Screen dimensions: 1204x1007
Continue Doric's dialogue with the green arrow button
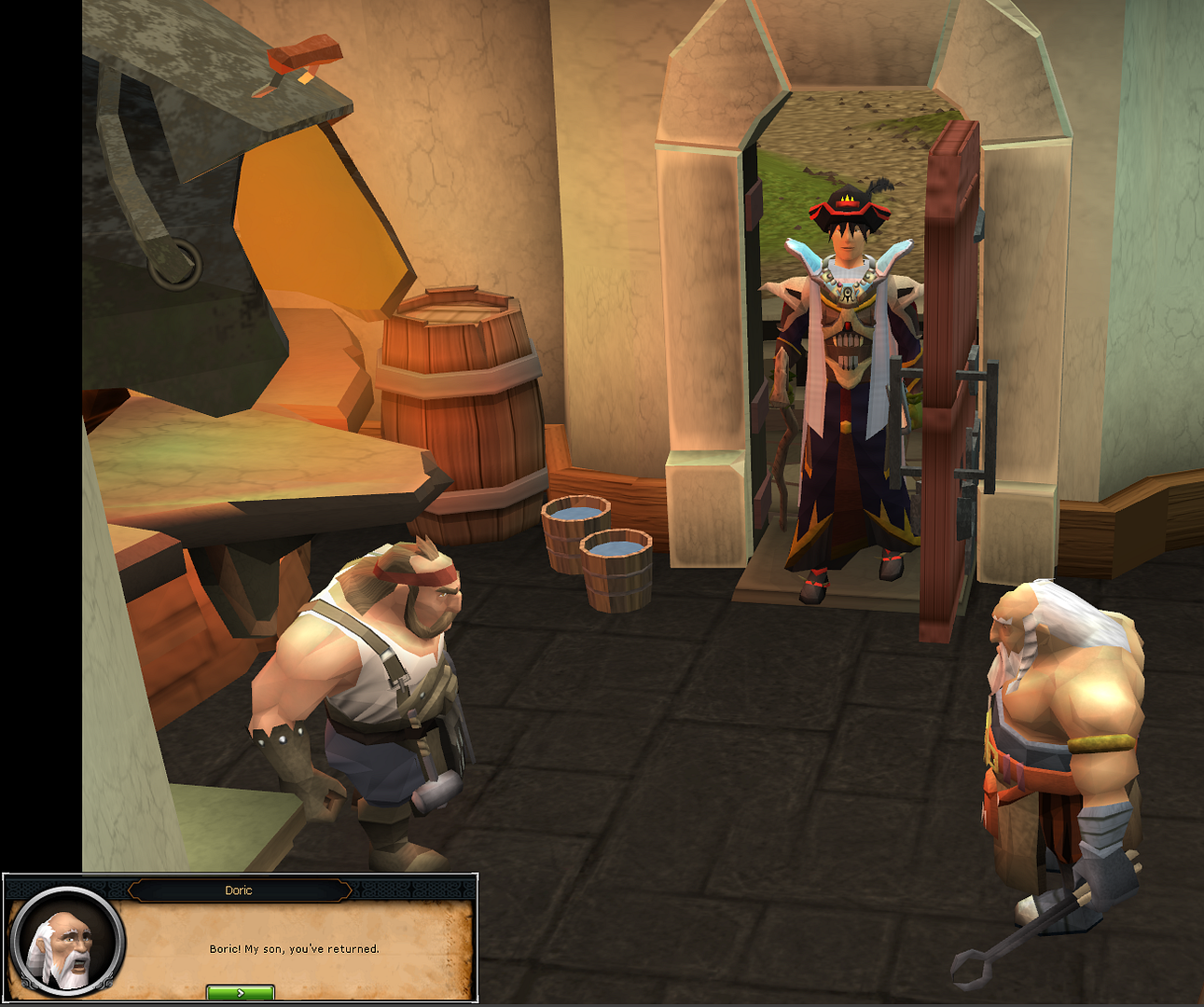coord(240,993)
